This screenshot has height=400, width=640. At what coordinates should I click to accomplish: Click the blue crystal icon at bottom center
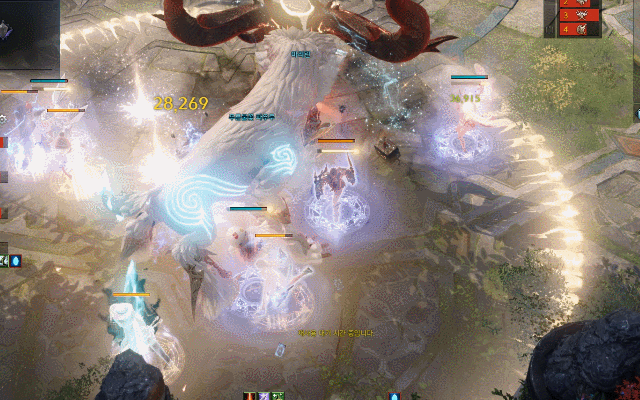click(x=394, y=396)
